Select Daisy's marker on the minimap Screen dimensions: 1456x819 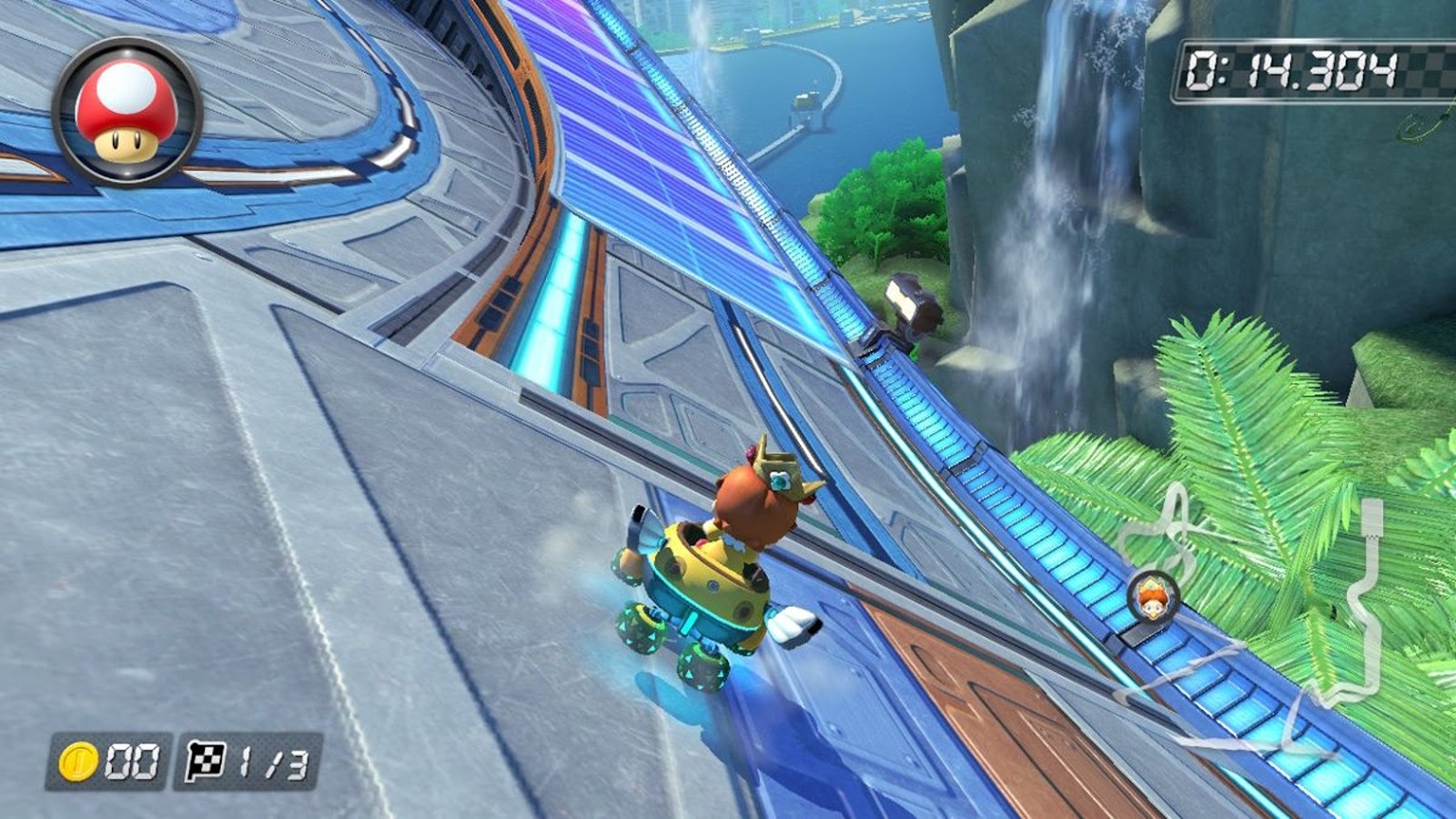(1153, 597)
